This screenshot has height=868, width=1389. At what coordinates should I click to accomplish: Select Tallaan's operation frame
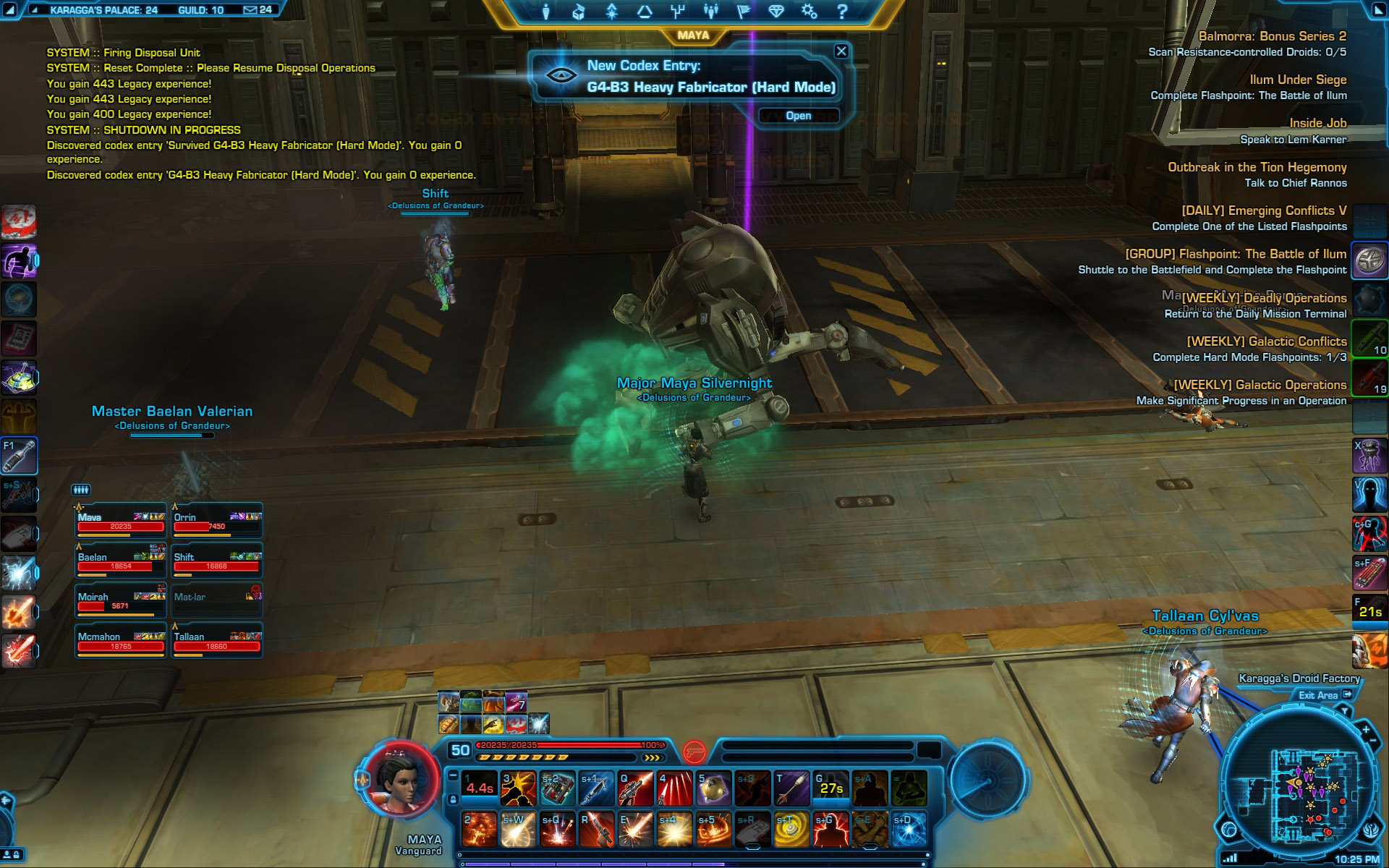tap(216, 642)
